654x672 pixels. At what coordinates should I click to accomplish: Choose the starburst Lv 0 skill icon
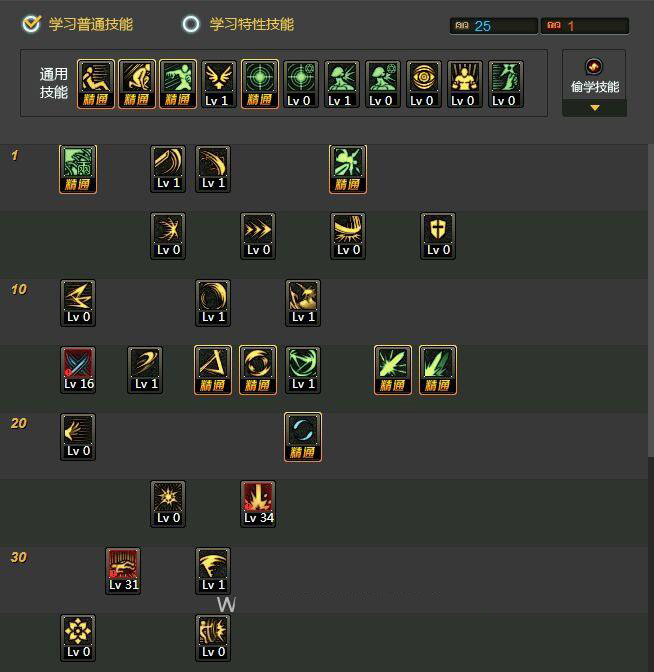pos(168,503)
